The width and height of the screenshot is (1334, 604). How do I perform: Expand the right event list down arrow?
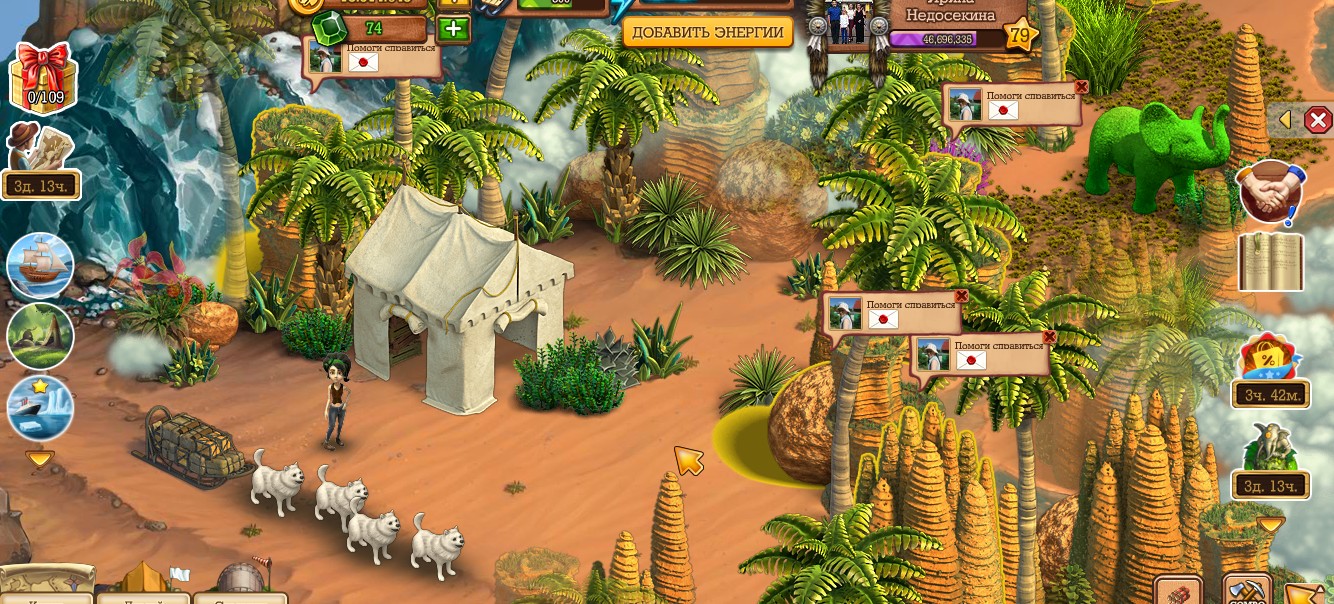pos(1270,524)
